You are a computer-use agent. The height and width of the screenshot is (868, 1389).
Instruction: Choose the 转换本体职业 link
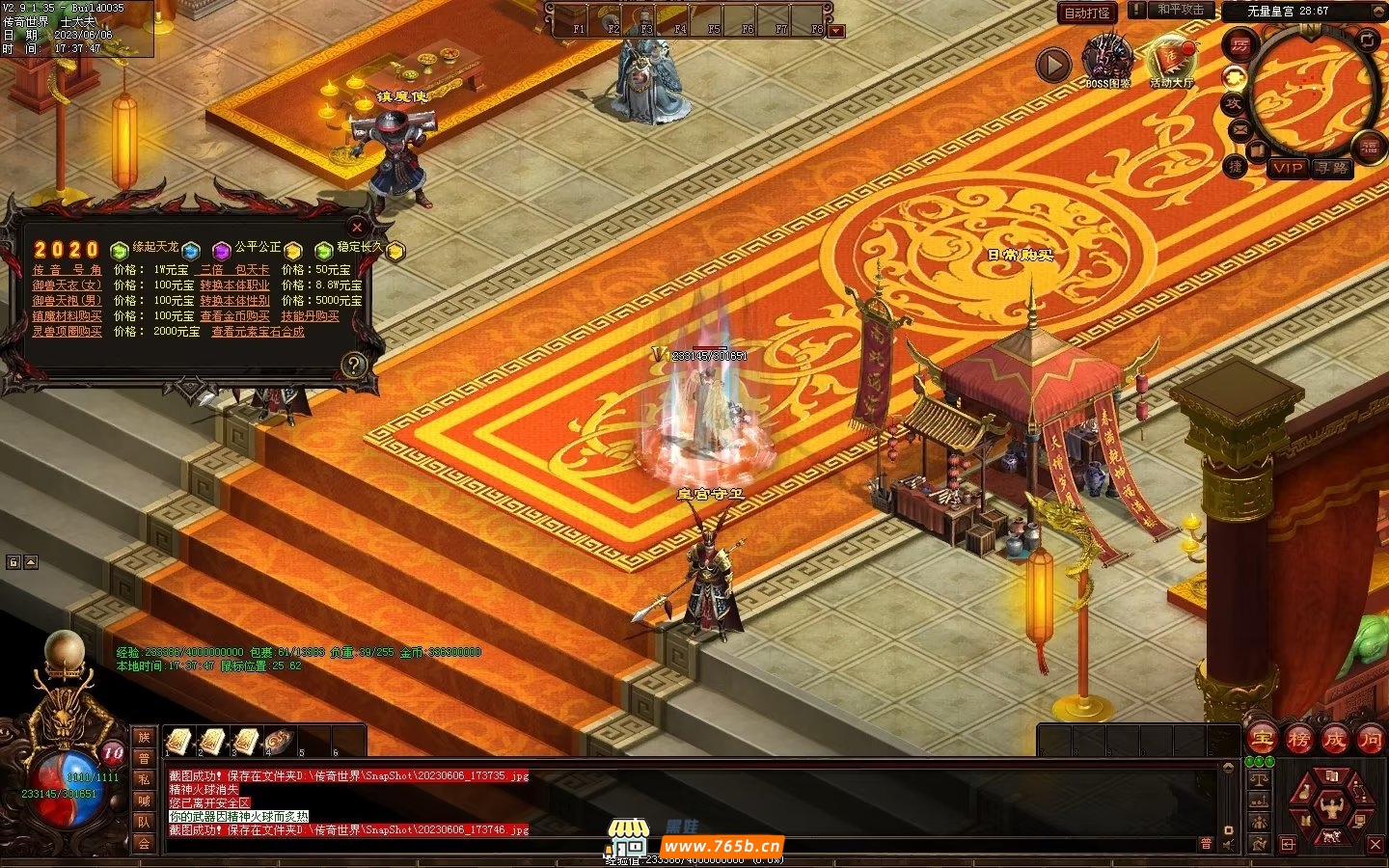pyautogui.click(x=234, y=285)
